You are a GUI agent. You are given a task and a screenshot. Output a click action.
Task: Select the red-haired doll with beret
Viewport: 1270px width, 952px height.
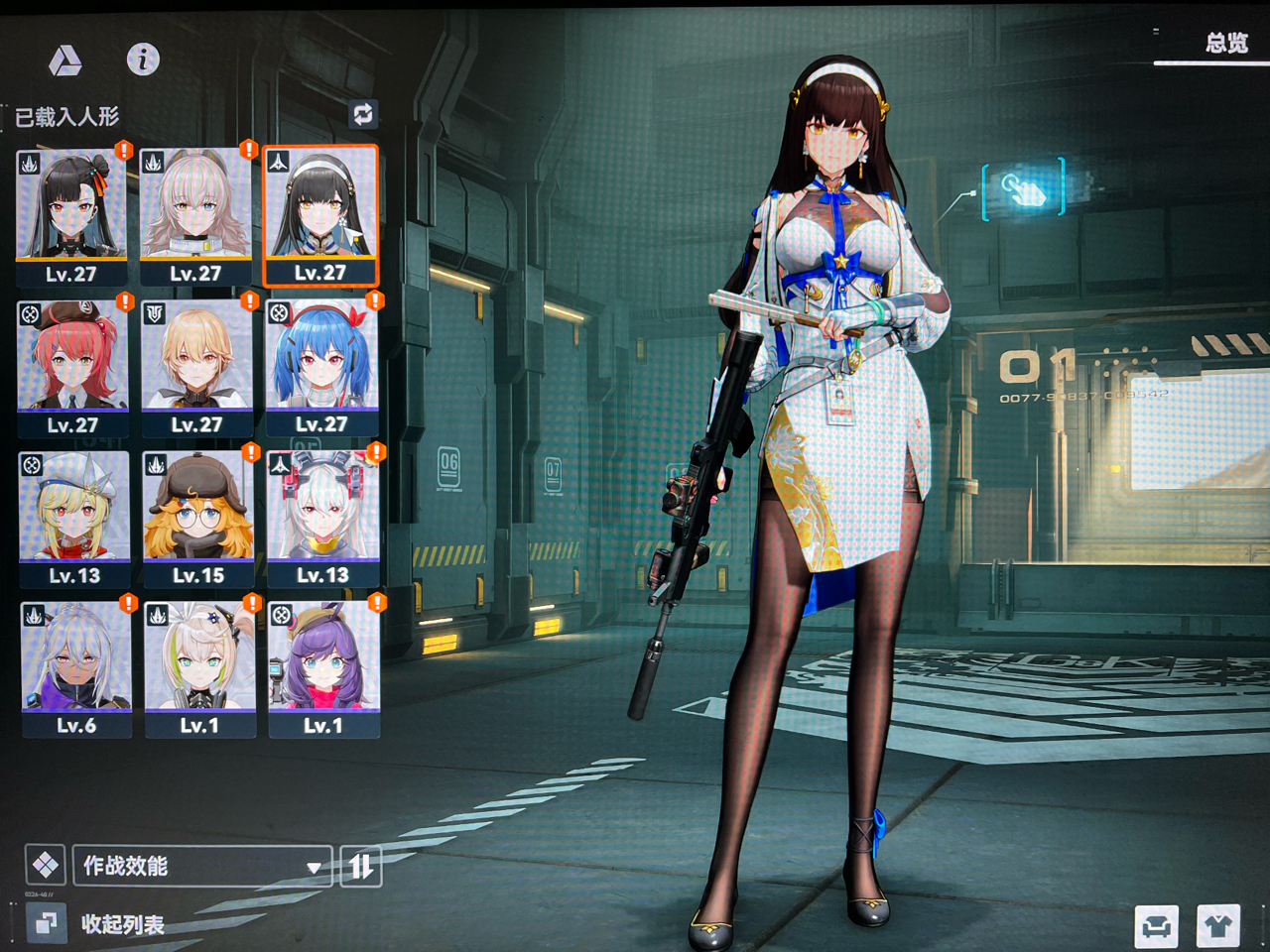[72, 367]
